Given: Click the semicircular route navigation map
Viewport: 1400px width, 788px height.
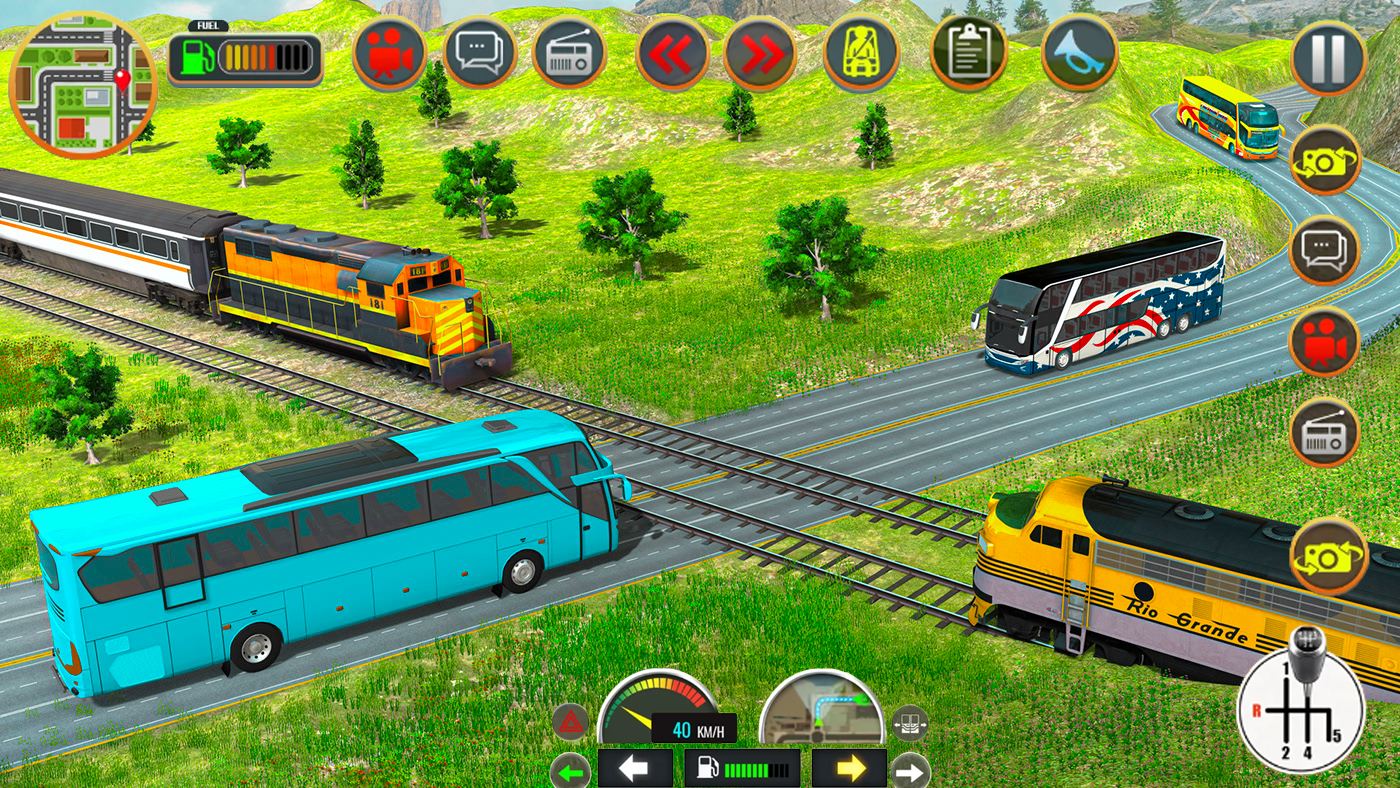Looking at the screenshot, I should point(822,710).
